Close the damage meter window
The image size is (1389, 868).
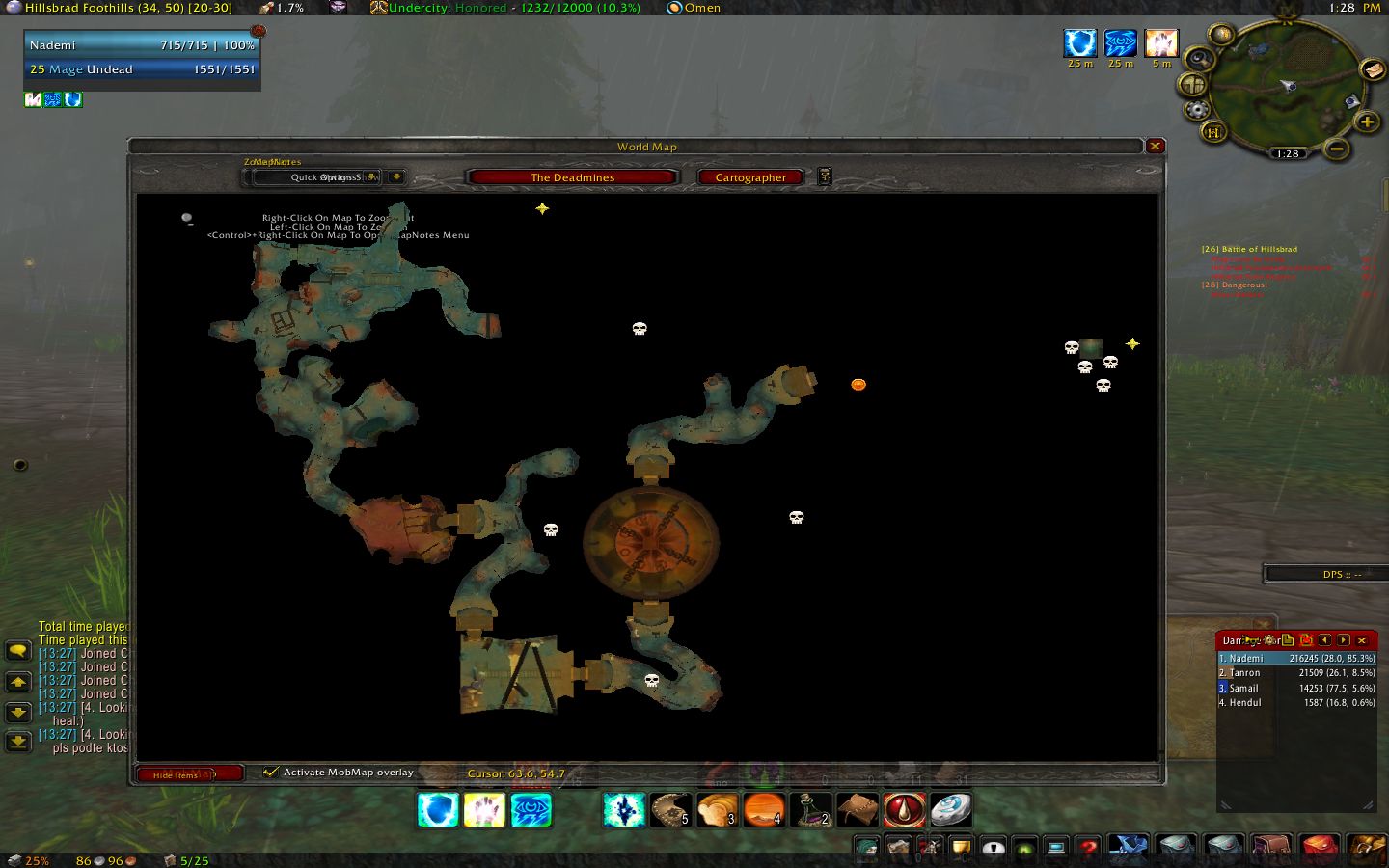point(1362,640)
